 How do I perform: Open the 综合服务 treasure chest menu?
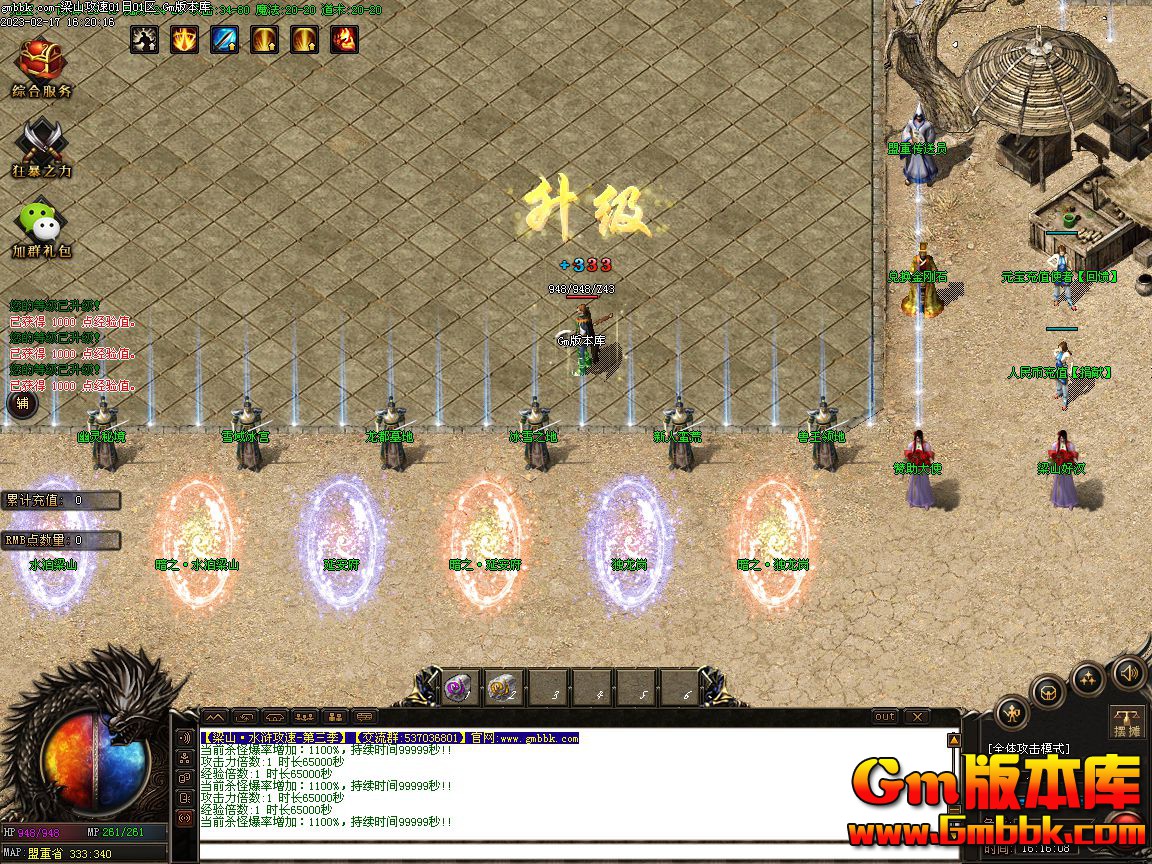41,60
